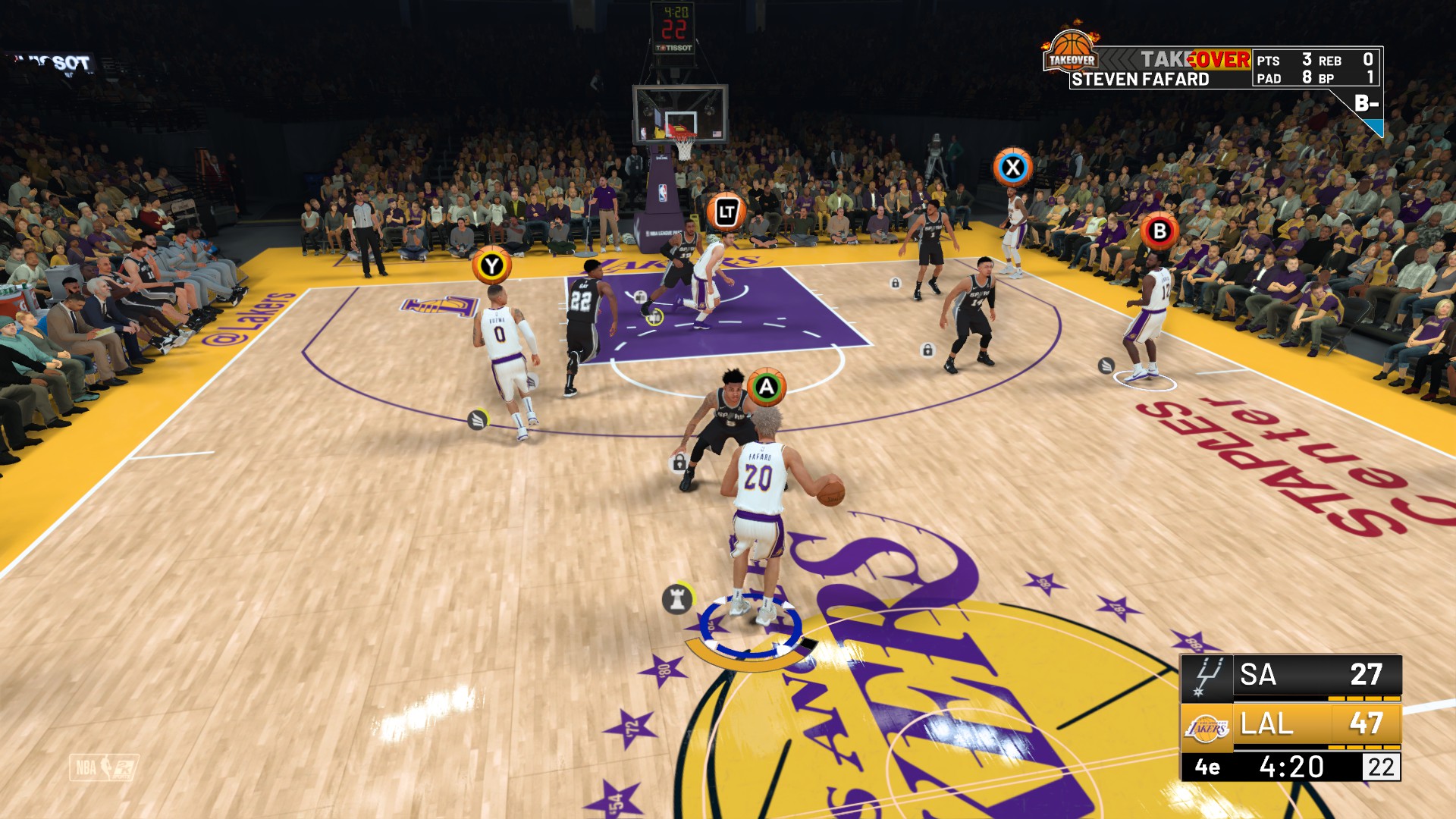Select the B- teammate grade badge

[1366, 104]
